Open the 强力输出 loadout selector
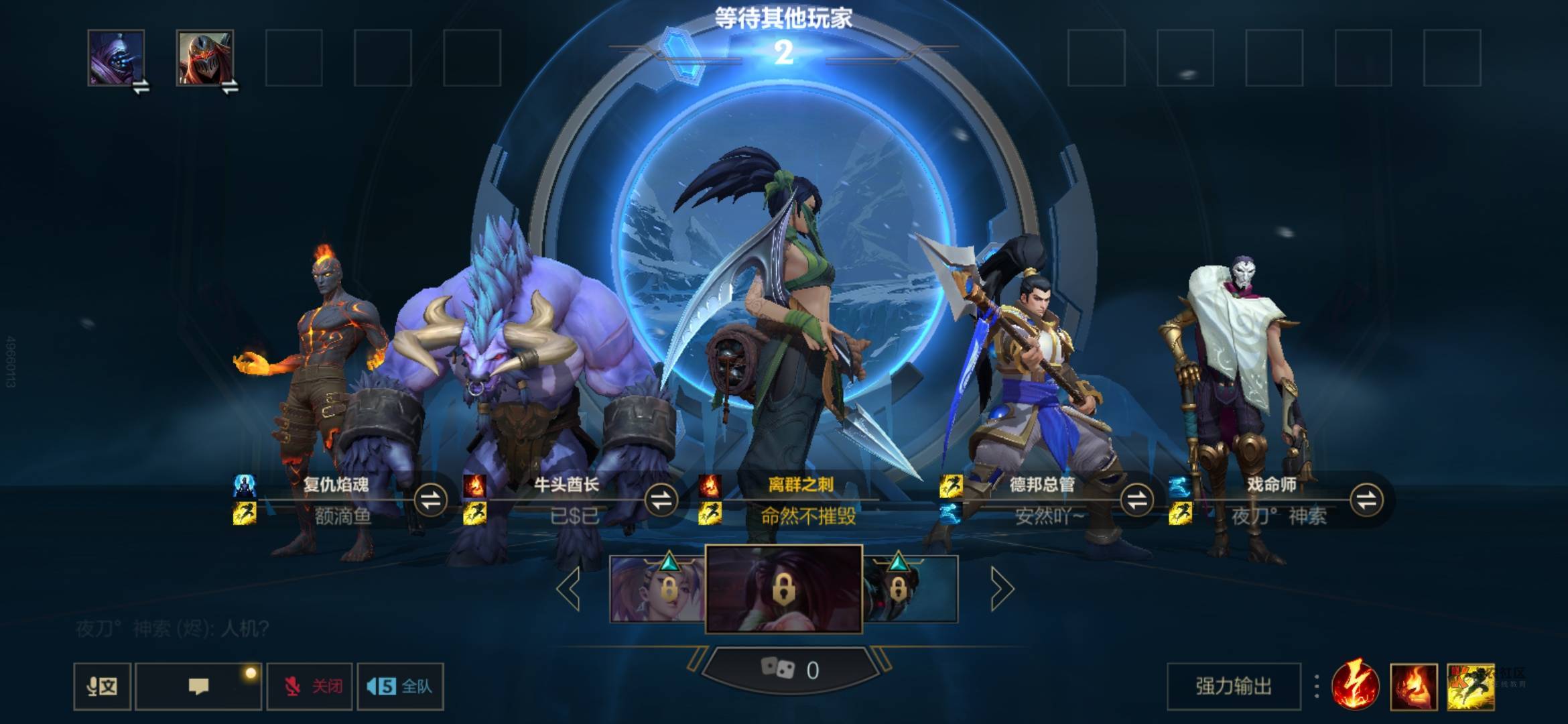 pos(1234,686)
